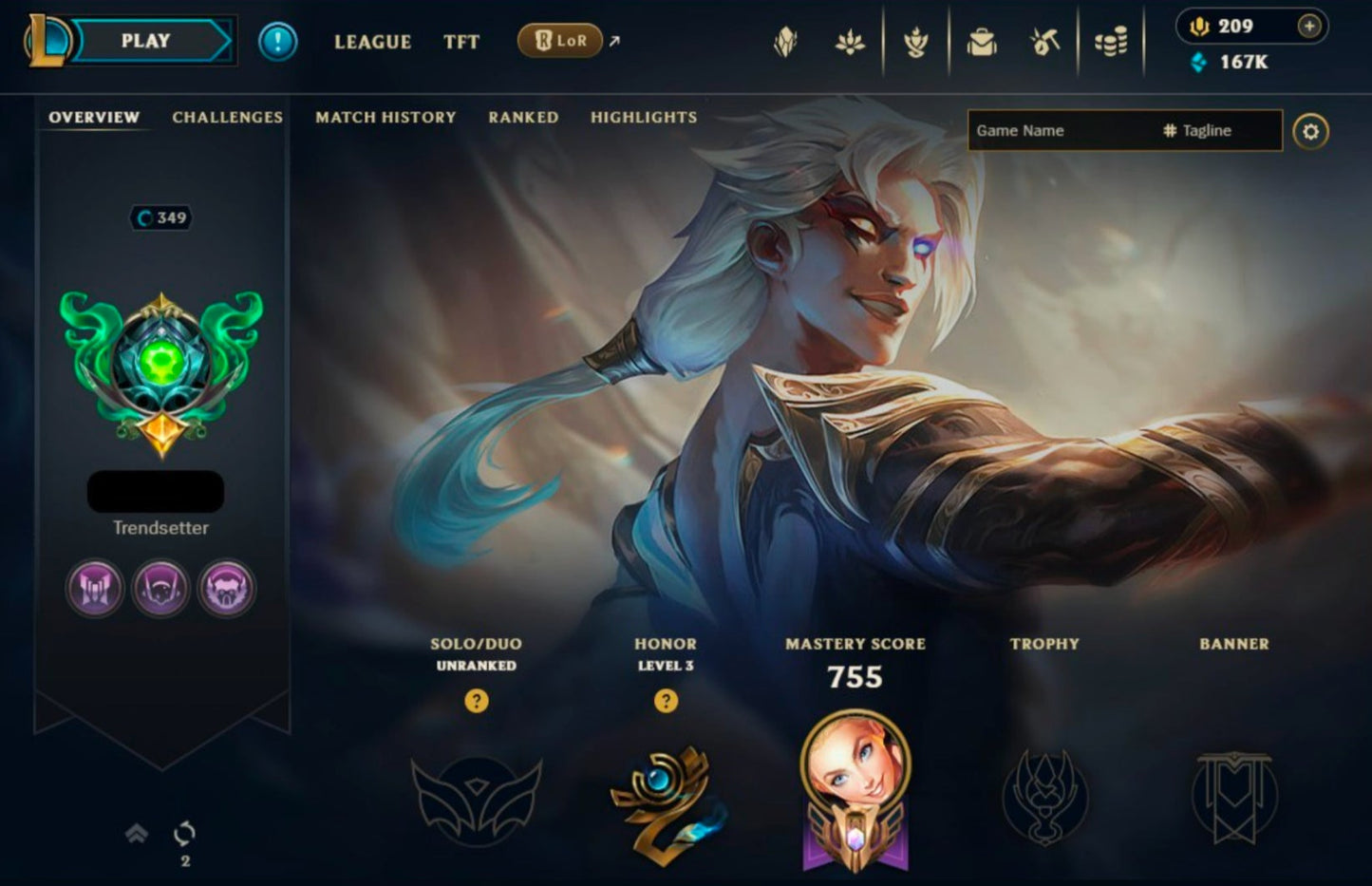
Task: Open the Clash crystal icon
Action: click(785, 42)
